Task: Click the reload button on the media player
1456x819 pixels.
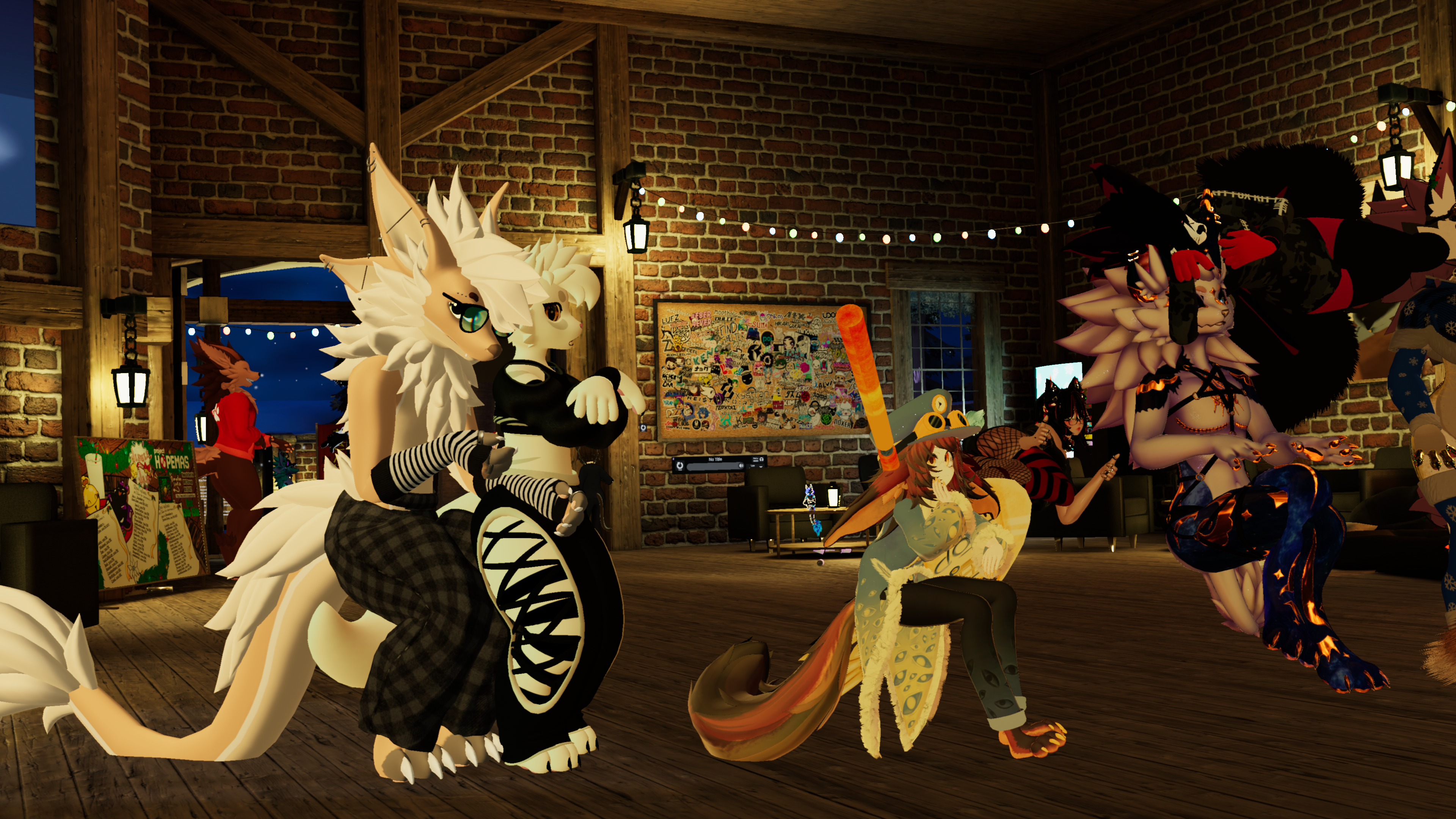Action: pyautogui.click(x=680, y=466)
